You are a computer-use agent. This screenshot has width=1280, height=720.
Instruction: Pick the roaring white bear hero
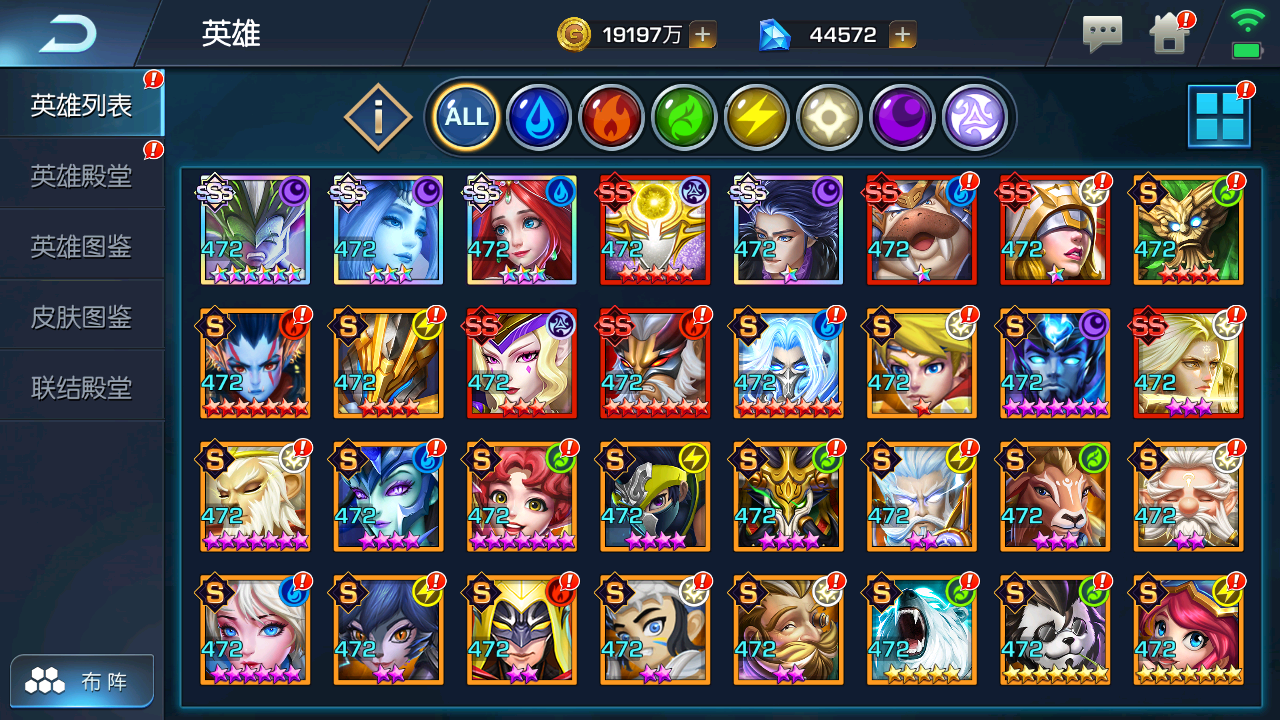click(x=922, y=630)
